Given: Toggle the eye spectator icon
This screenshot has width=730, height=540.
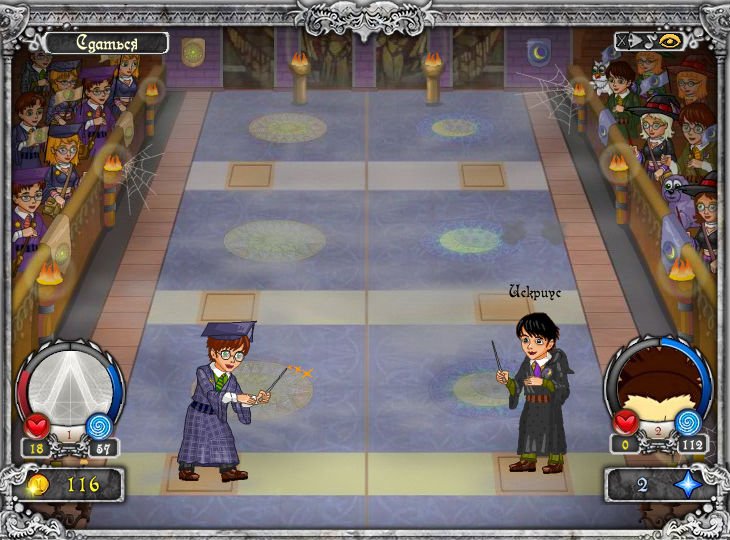Looking at the screenshot, I should (668, 42).
